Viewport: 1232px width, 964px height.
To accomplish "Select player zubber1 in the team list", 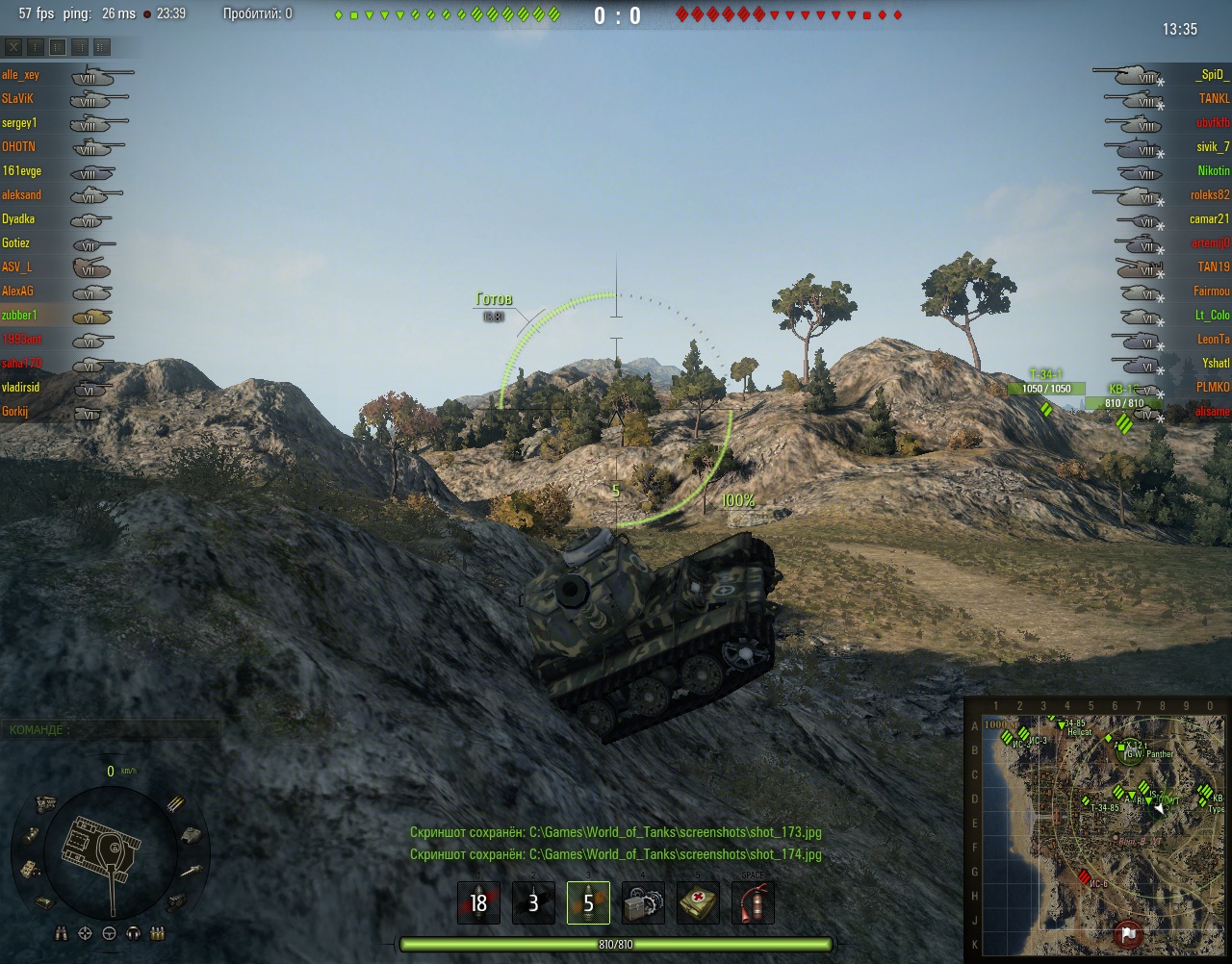I will [19, 316].
